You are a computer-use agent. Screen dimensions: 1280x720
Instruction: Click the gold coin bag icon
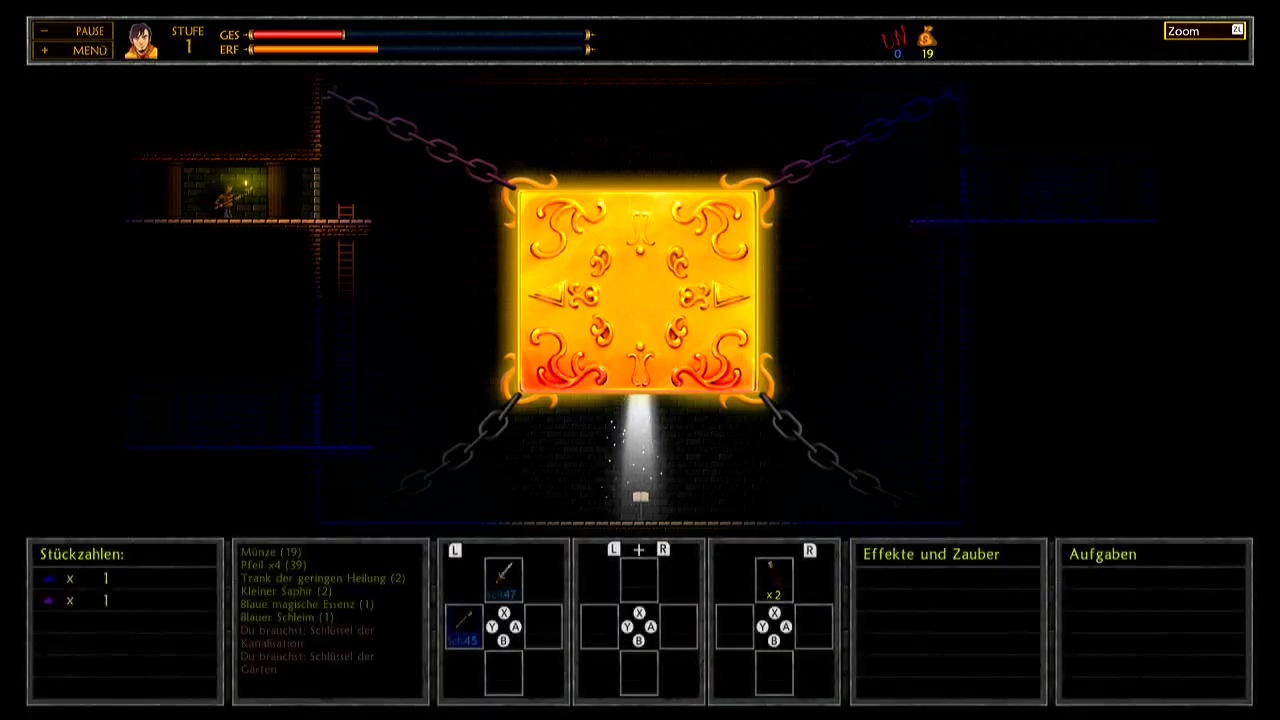click(927, 38)
